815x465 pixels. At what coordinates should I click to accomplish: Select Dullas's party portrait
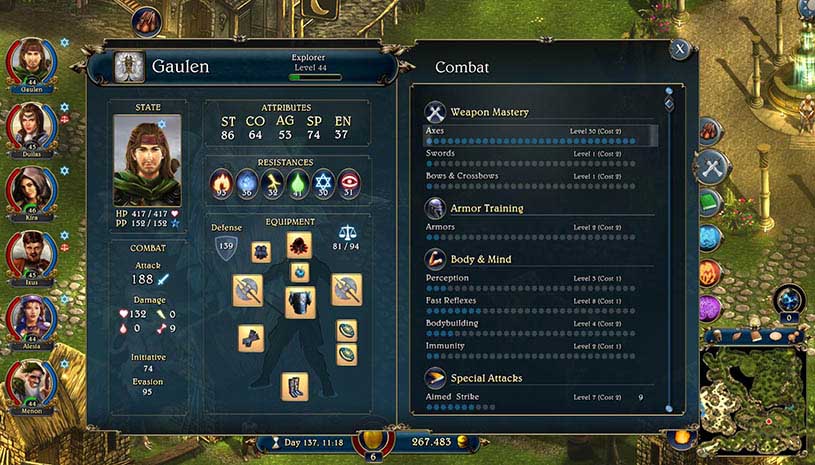(x=31, y=125)
